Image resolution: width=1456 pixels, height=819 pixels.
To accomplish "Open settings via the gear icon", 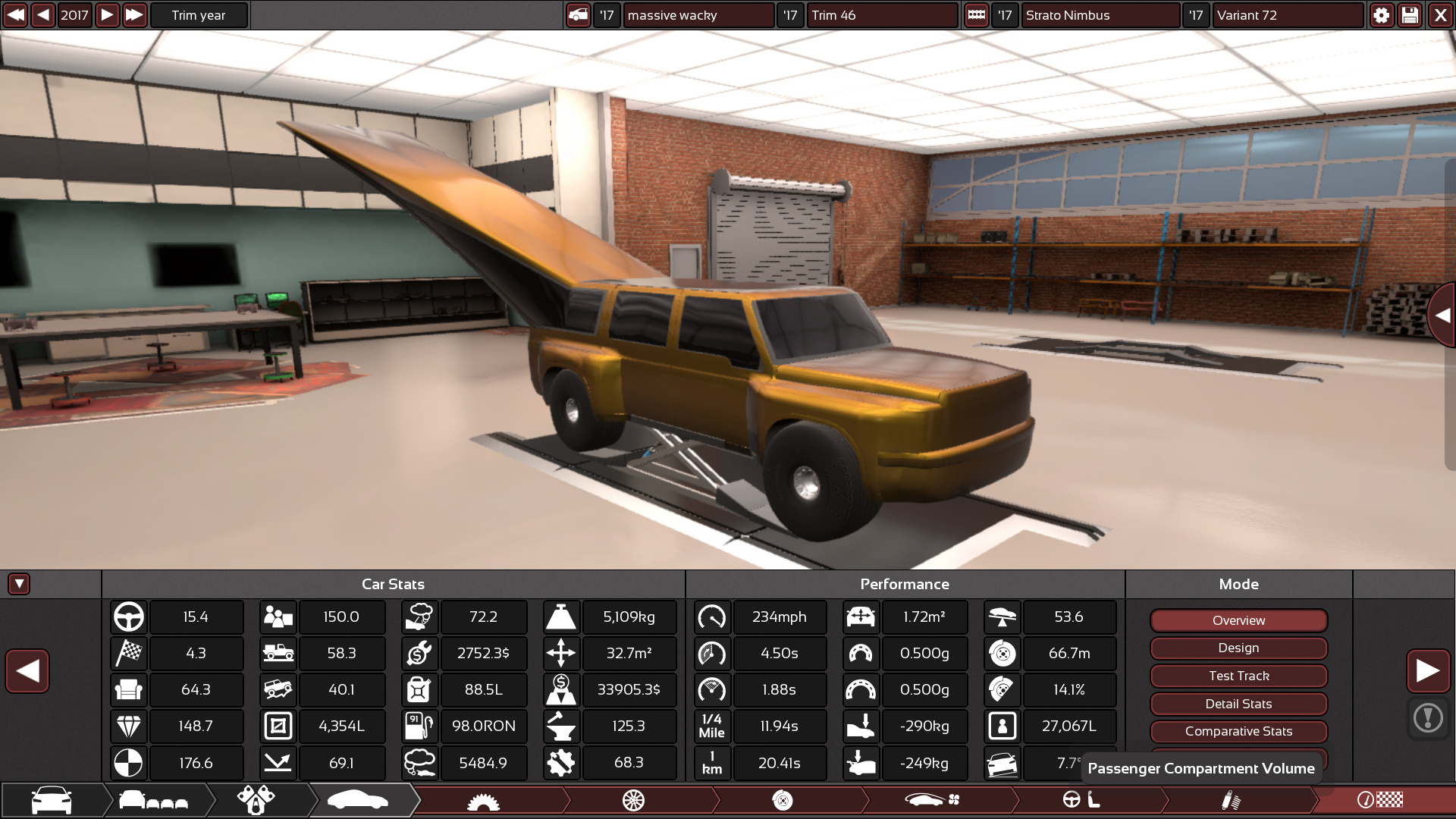I will click(x=1381, y=15).
